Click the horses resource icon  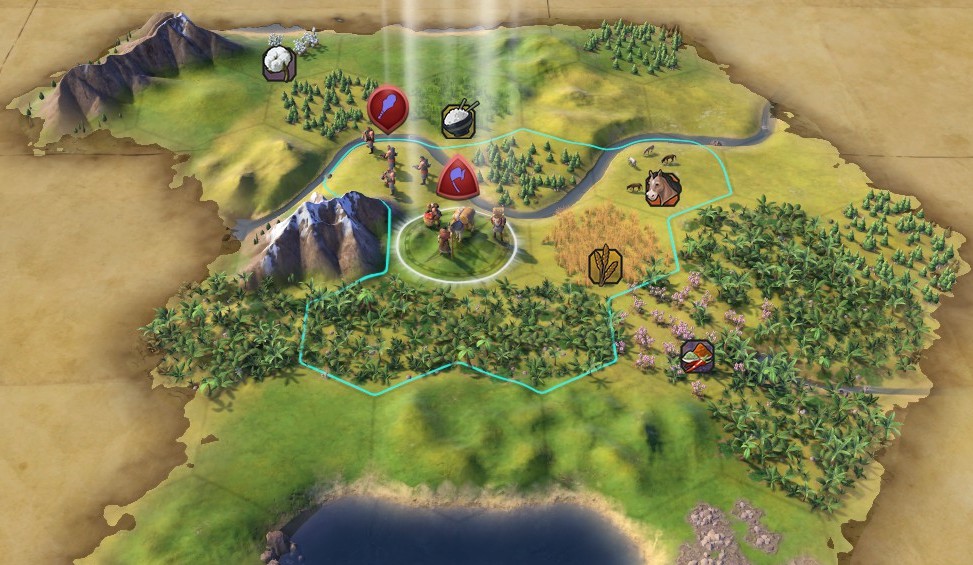662,187
